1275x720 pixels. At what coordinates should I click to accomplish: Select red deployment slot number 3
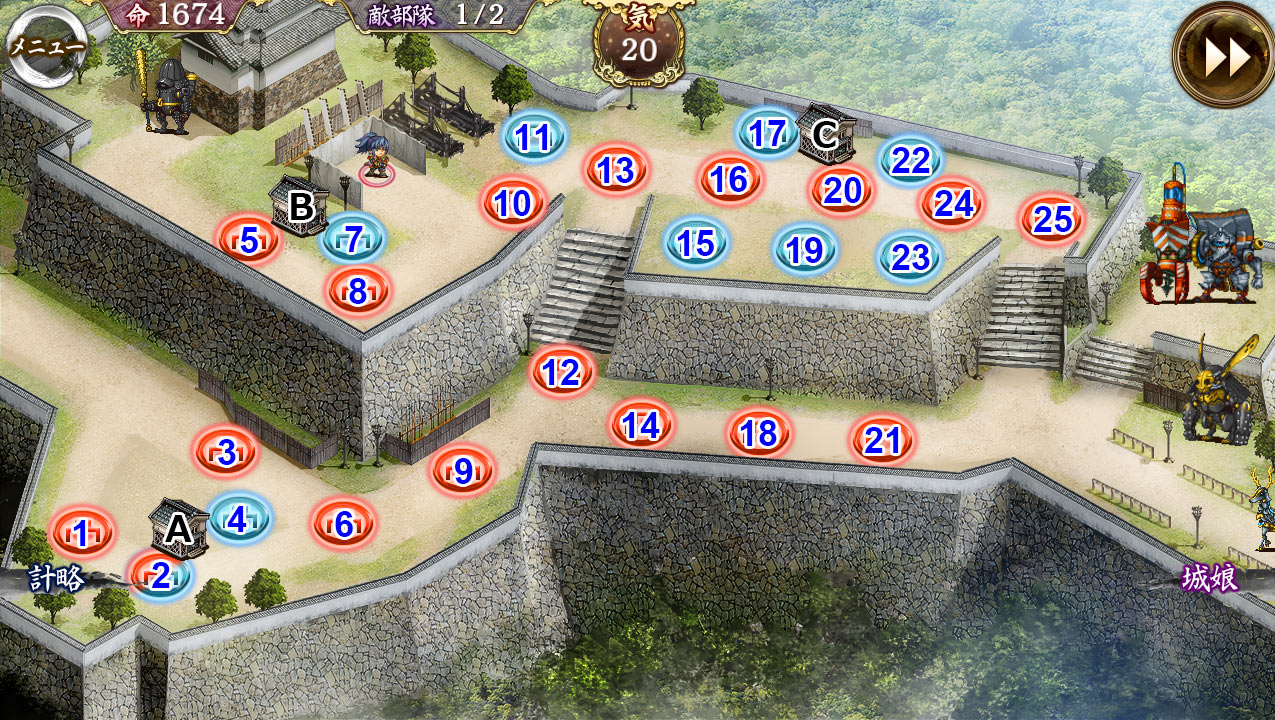click(x=226, y=452)
